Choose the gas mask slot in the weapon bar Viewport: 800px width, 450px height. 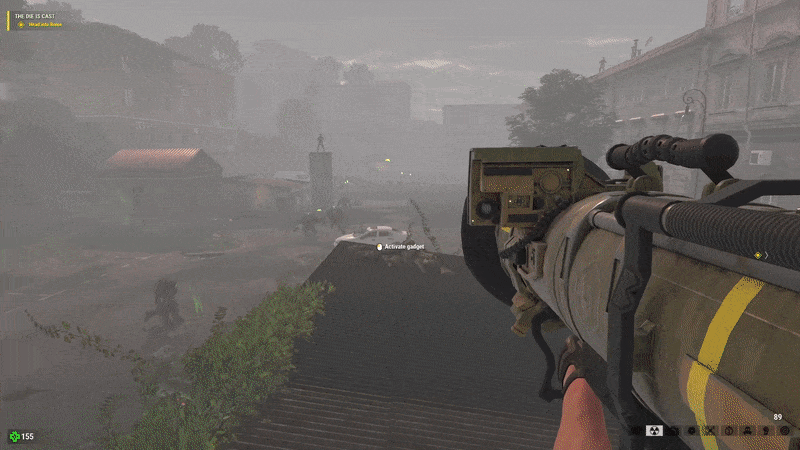(746, 431)
